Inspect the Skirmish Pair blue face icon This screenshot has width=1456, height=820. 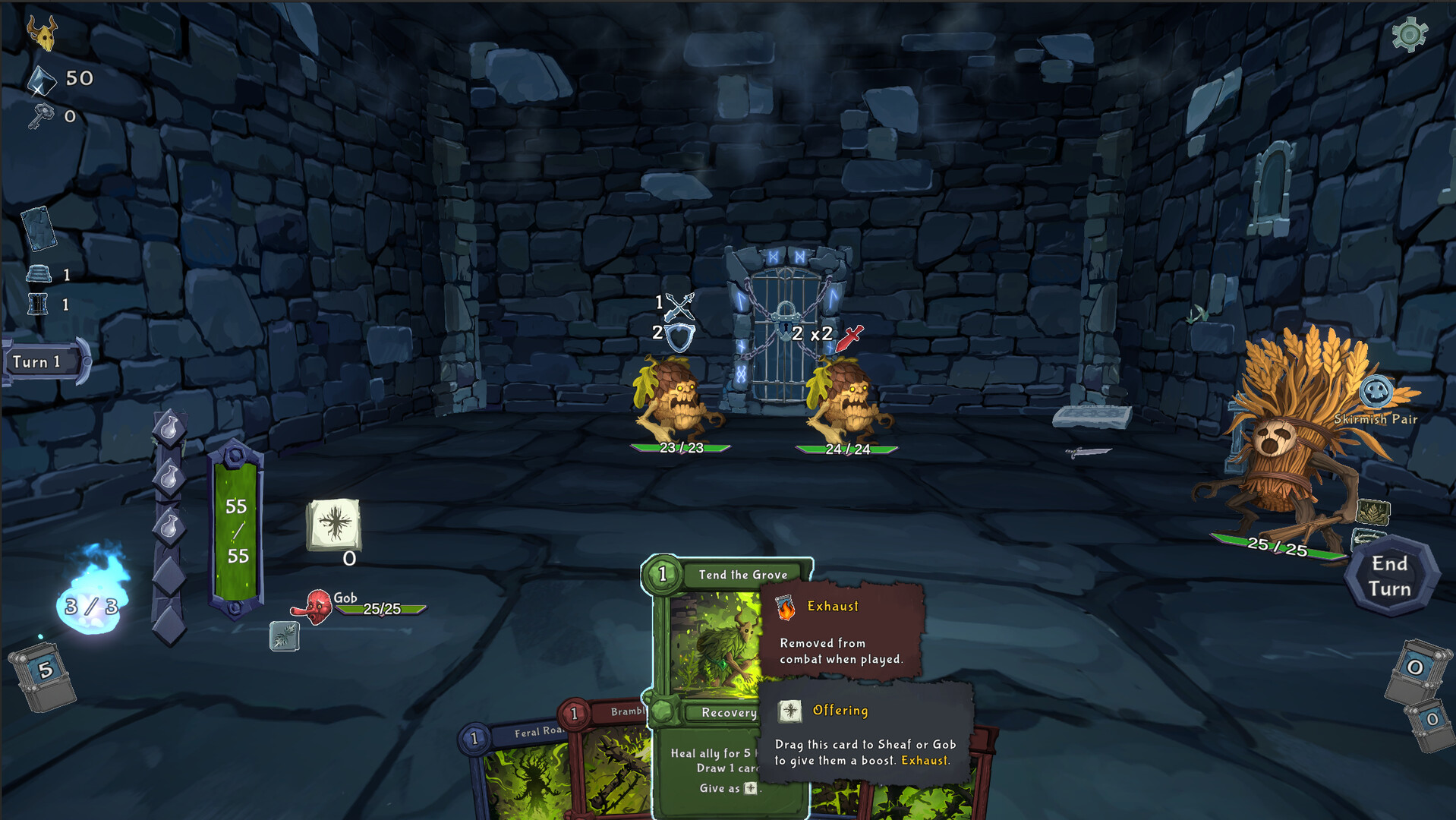click(1376, 392)
